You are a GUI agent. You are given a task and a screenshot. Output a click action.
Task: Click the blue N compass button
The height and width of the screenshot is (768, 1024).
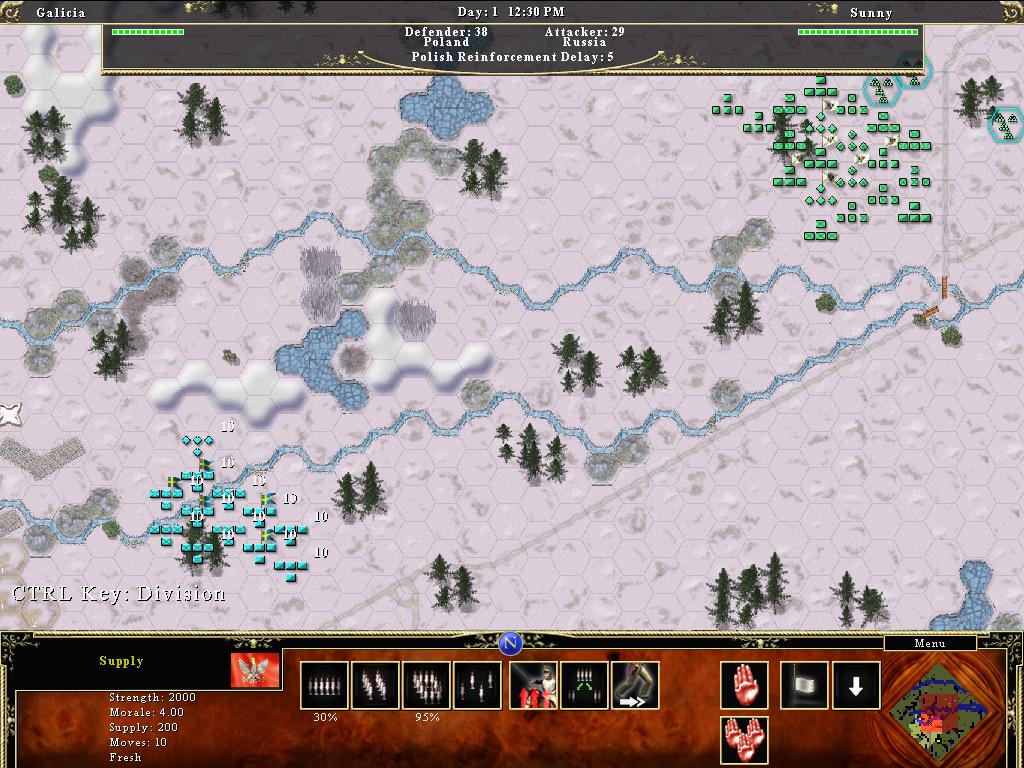point(511,642)
